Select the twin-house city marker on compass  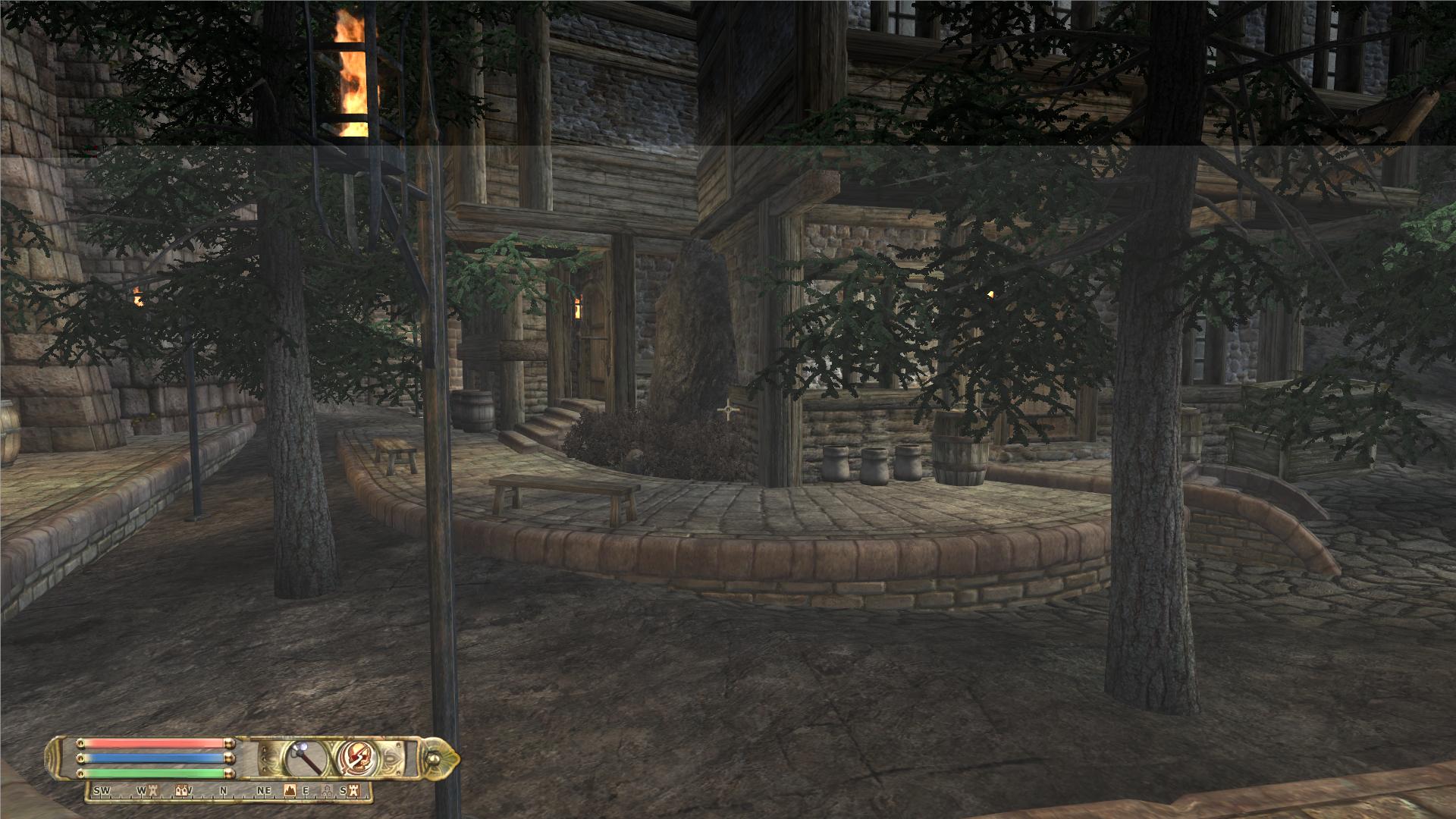pos(182,792)
